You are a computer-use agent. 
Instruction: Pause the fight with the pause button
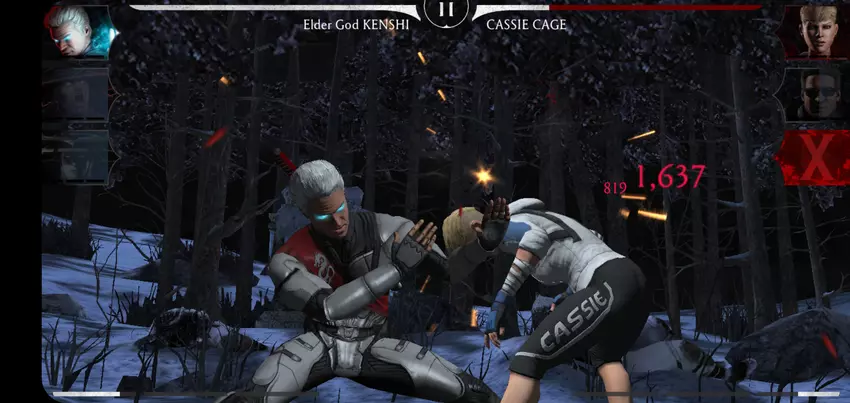tap(447, 11)
